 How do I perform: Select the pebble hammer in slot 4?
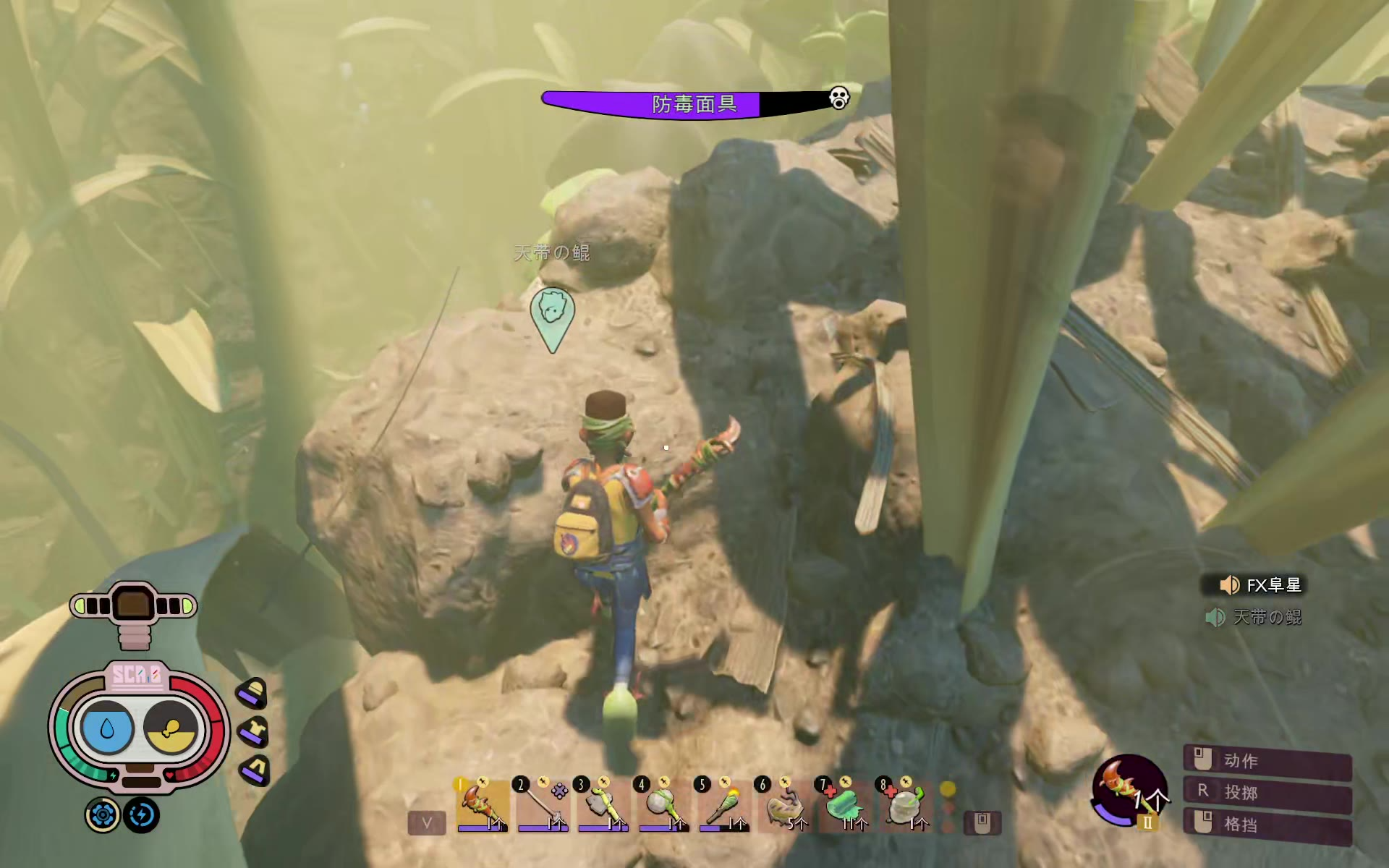pos(663,804)
